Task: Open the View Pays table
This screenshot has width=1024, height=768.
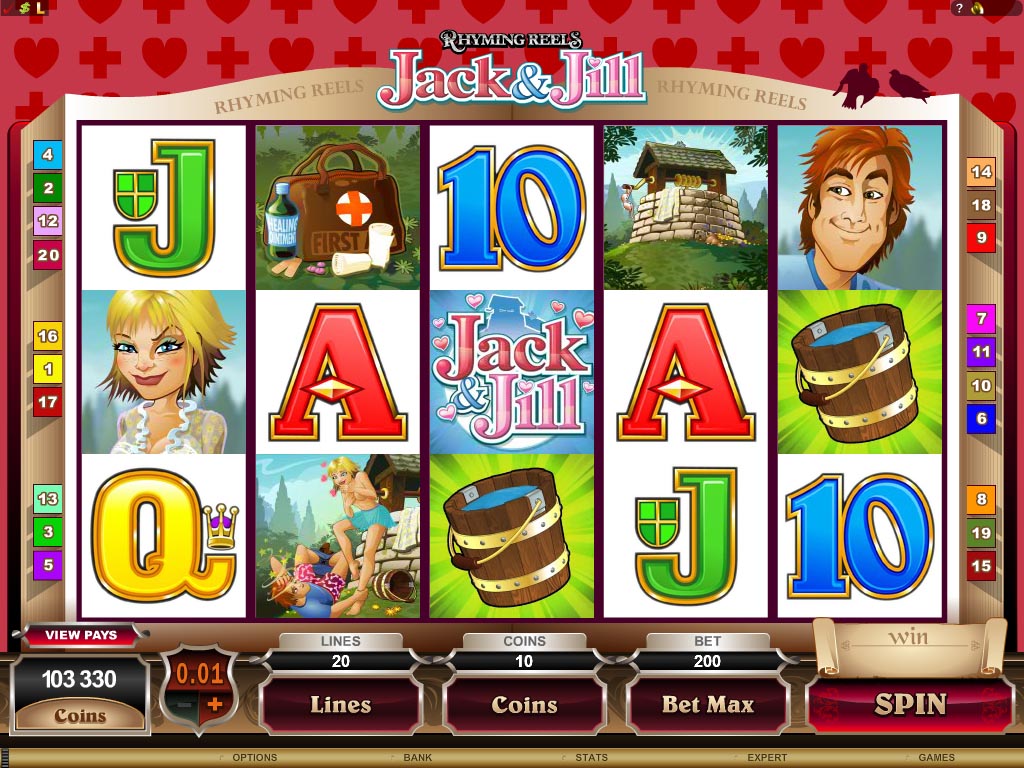Action: coord(81,635)
